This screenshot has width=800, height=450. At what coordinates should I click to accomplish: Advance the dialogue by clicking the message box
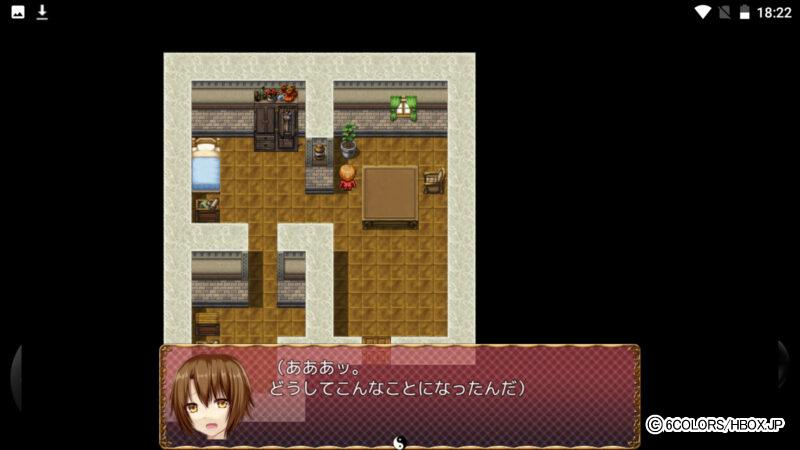tap(400, 395)
